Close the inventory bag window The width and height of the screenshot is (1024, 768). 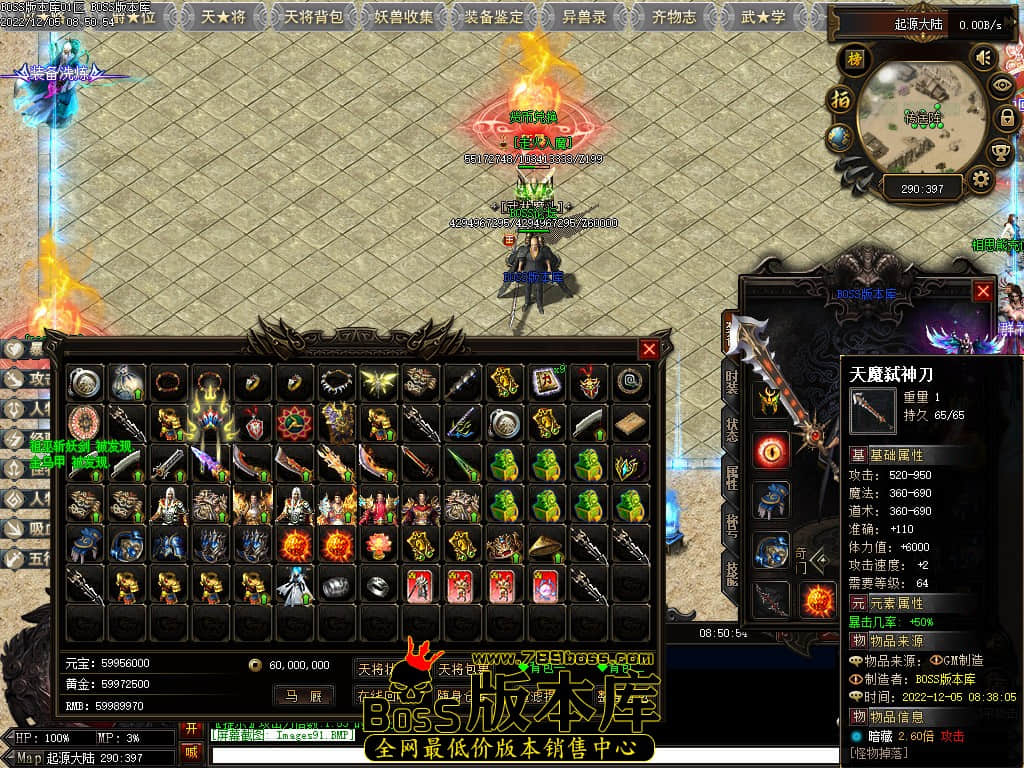click(649, 349)
